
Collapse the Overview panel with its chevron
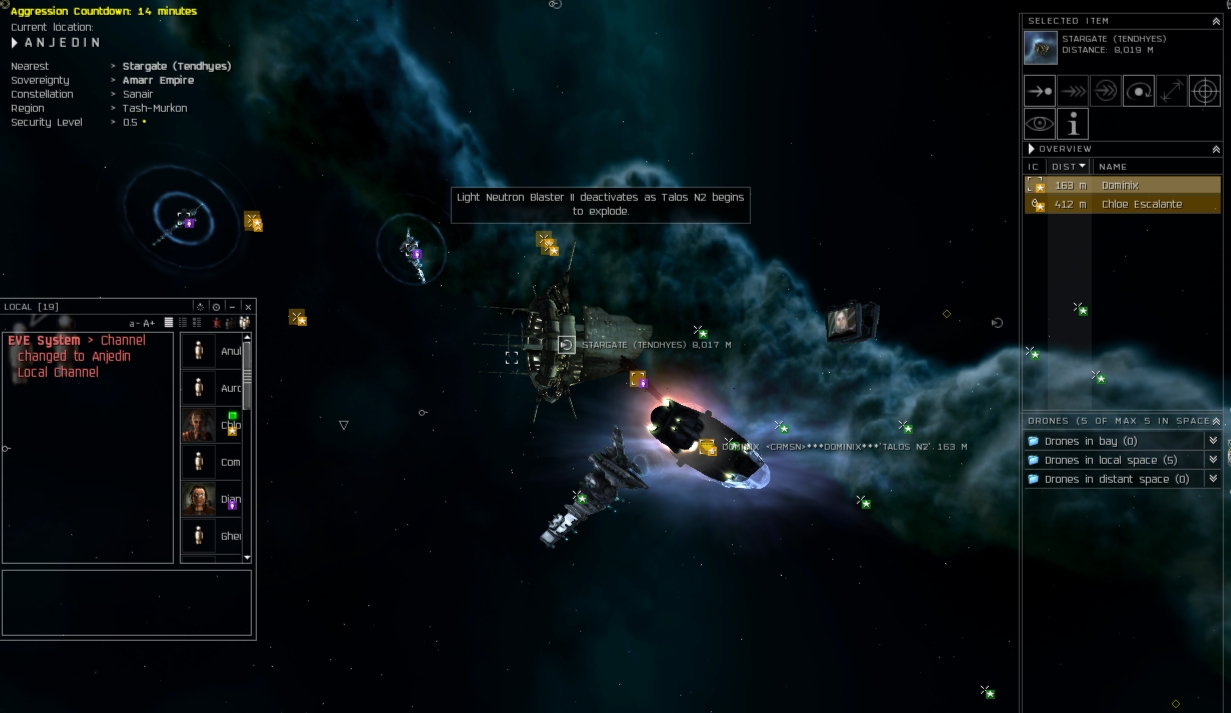(1216, 149)
